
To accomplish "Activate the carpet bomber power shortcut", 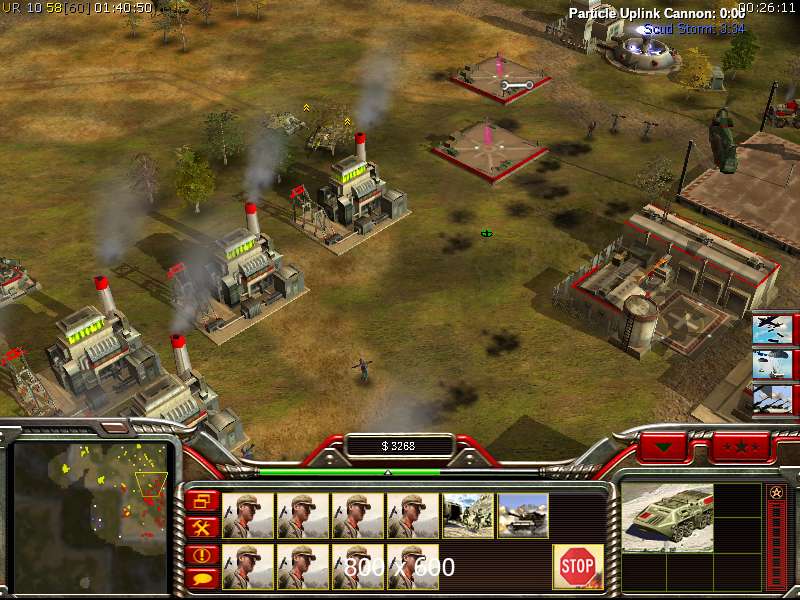I will [775, 329].
